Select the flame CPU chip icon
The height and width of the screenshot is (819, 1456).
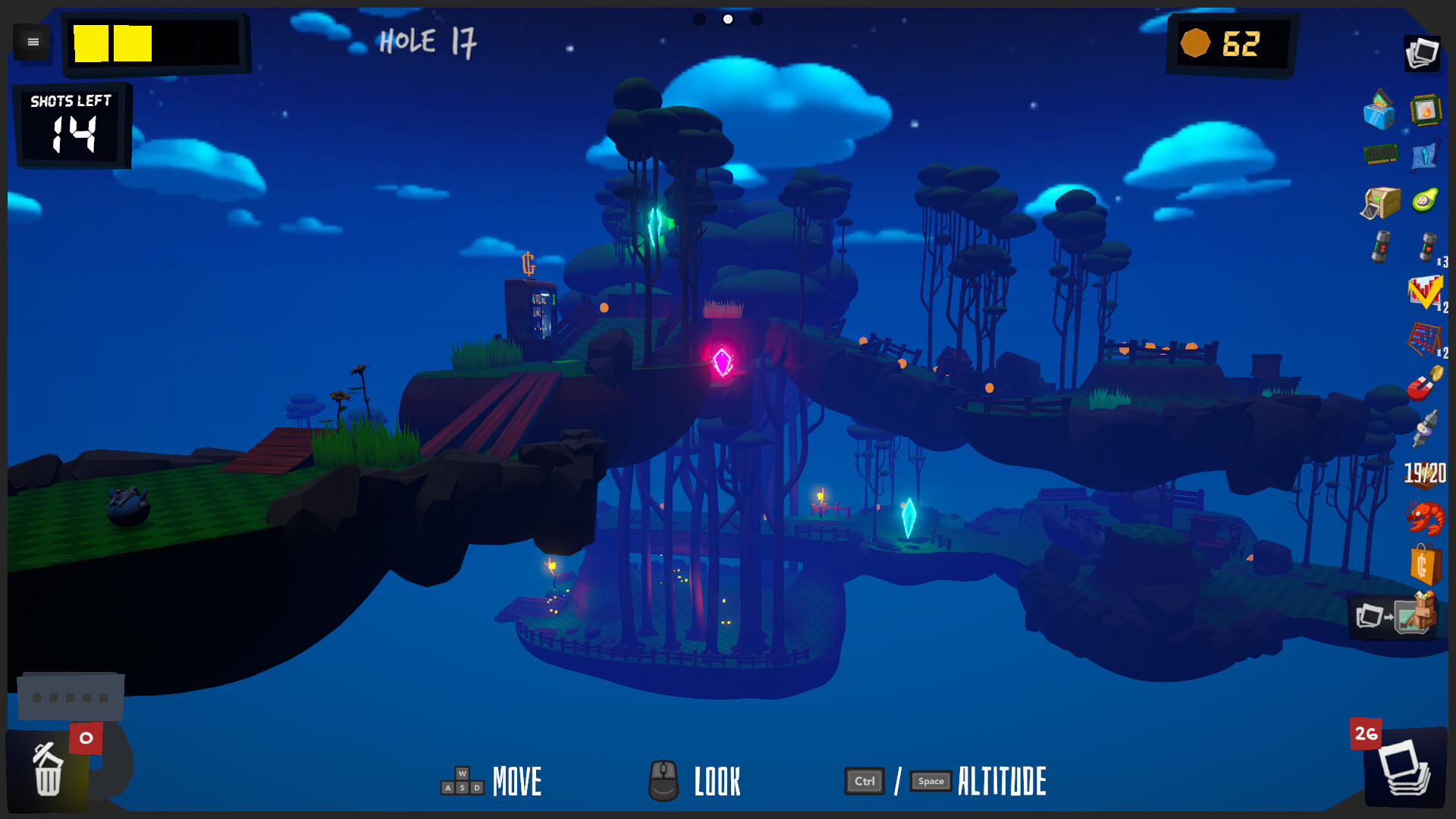pos(1426,111)
